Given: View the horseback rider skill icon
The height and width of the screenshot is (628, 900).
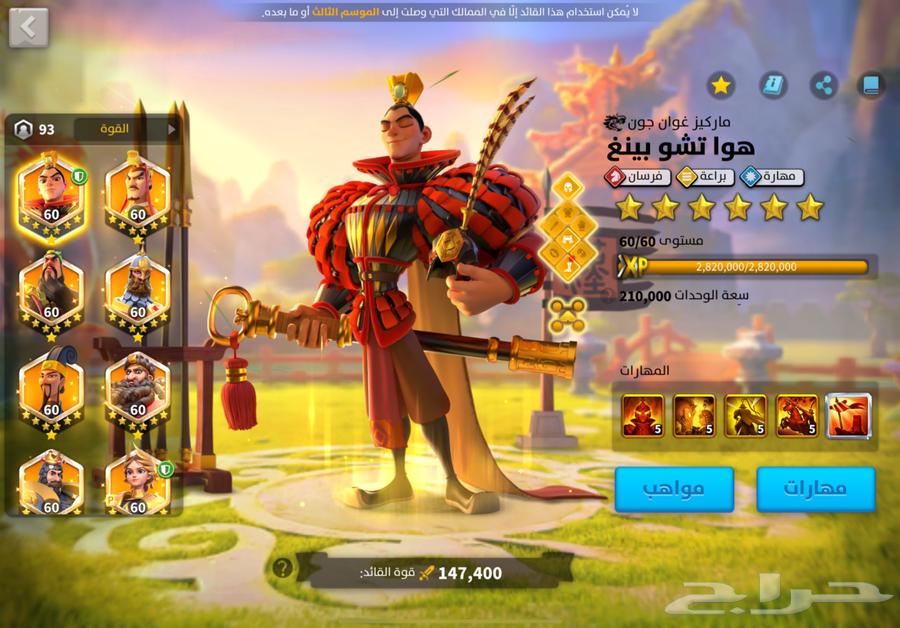Looking at the screenshot, I should [795, 415].
